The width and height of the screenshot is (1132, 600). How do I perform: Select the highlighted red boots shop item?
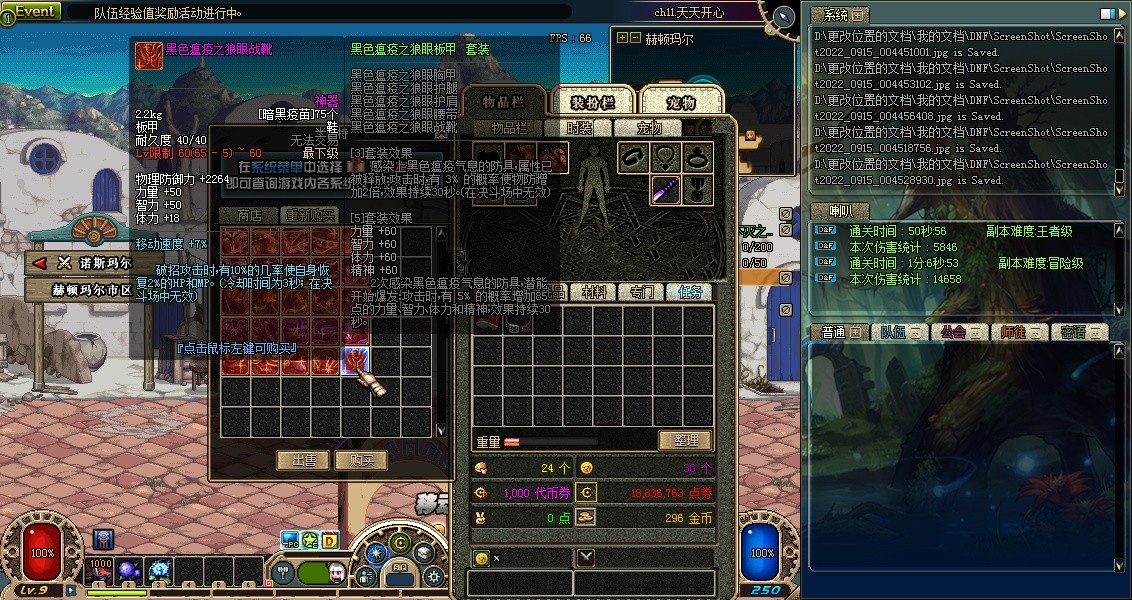(356, 361)
